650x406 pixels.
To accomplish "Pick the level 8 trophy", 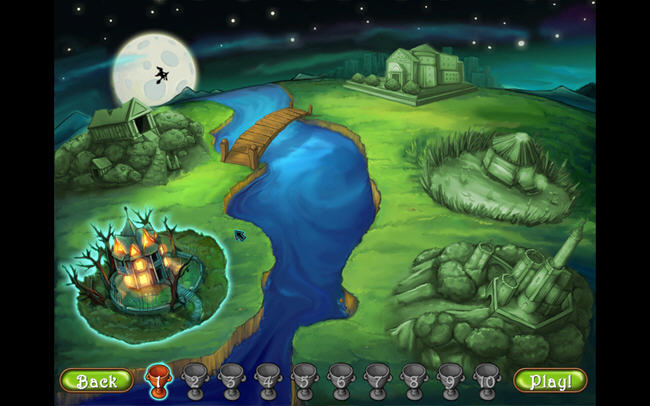I will [412, 378].
